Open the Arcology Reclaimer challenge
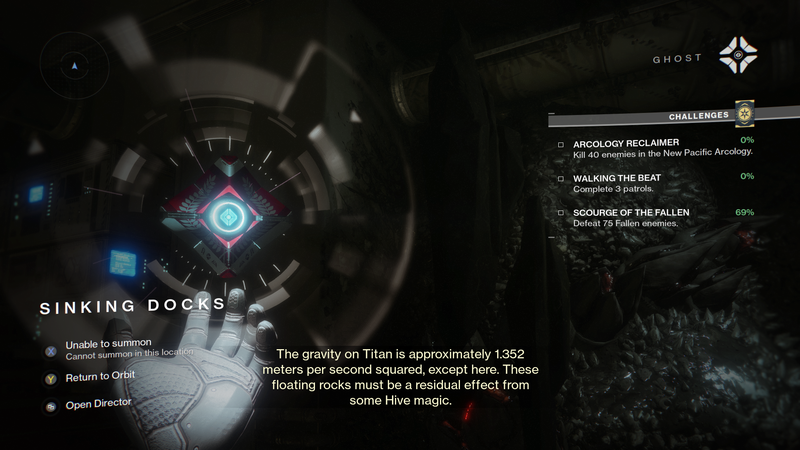Screen dimensions: 800x450 pyautogui.click(x=626, y=142)
